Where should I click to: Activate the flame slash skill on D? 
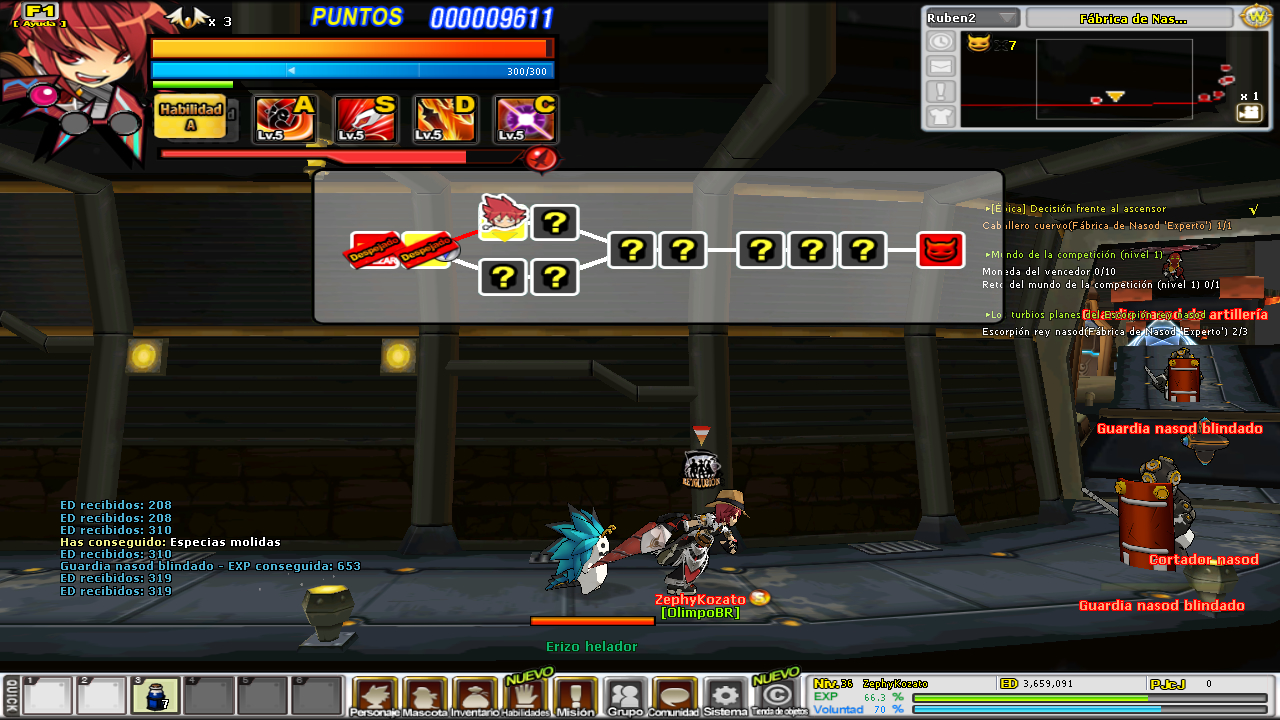pos(445,120)
